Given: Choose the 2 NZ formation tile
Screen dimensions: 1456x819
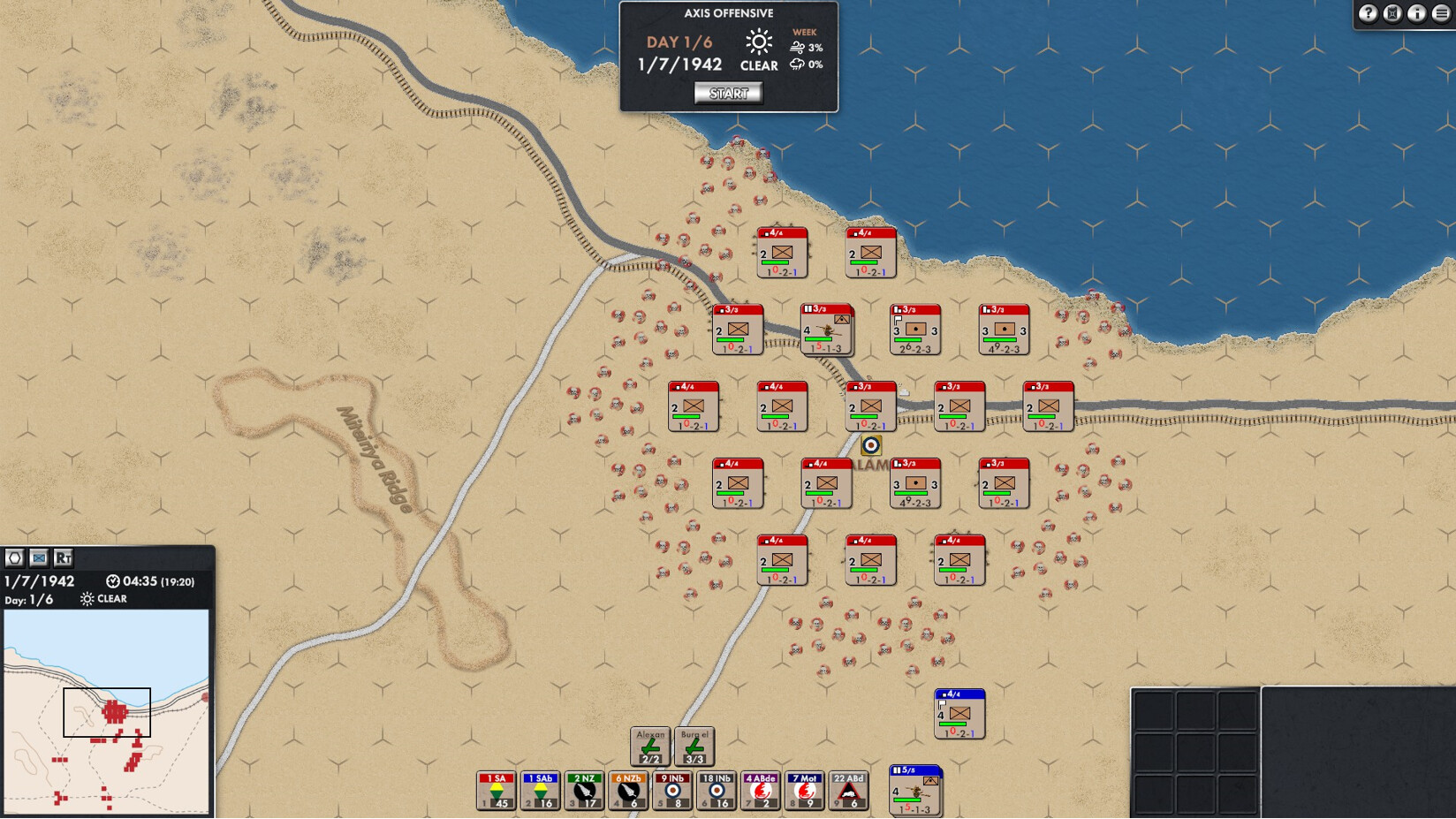Looking at the screenshot, I should click(x=584, y=791).
